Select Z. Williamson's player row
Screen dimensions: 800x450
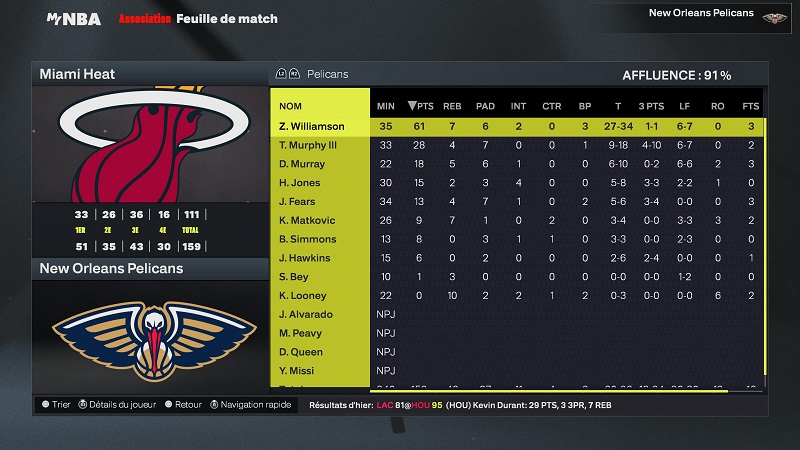(312, 126)
